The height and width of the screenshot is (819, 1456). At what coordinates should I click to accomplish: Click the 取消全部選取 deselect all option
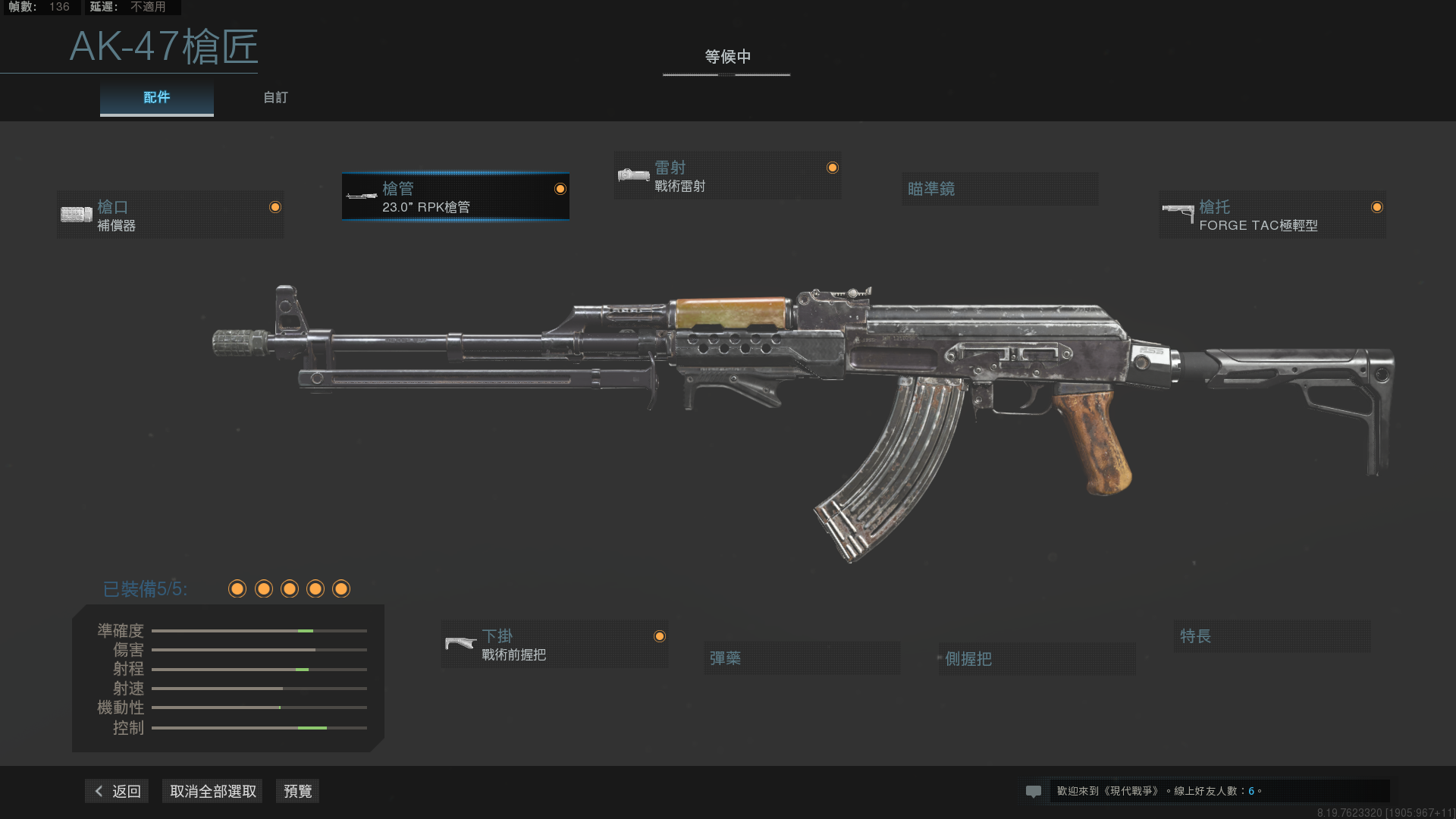point(212,790)
